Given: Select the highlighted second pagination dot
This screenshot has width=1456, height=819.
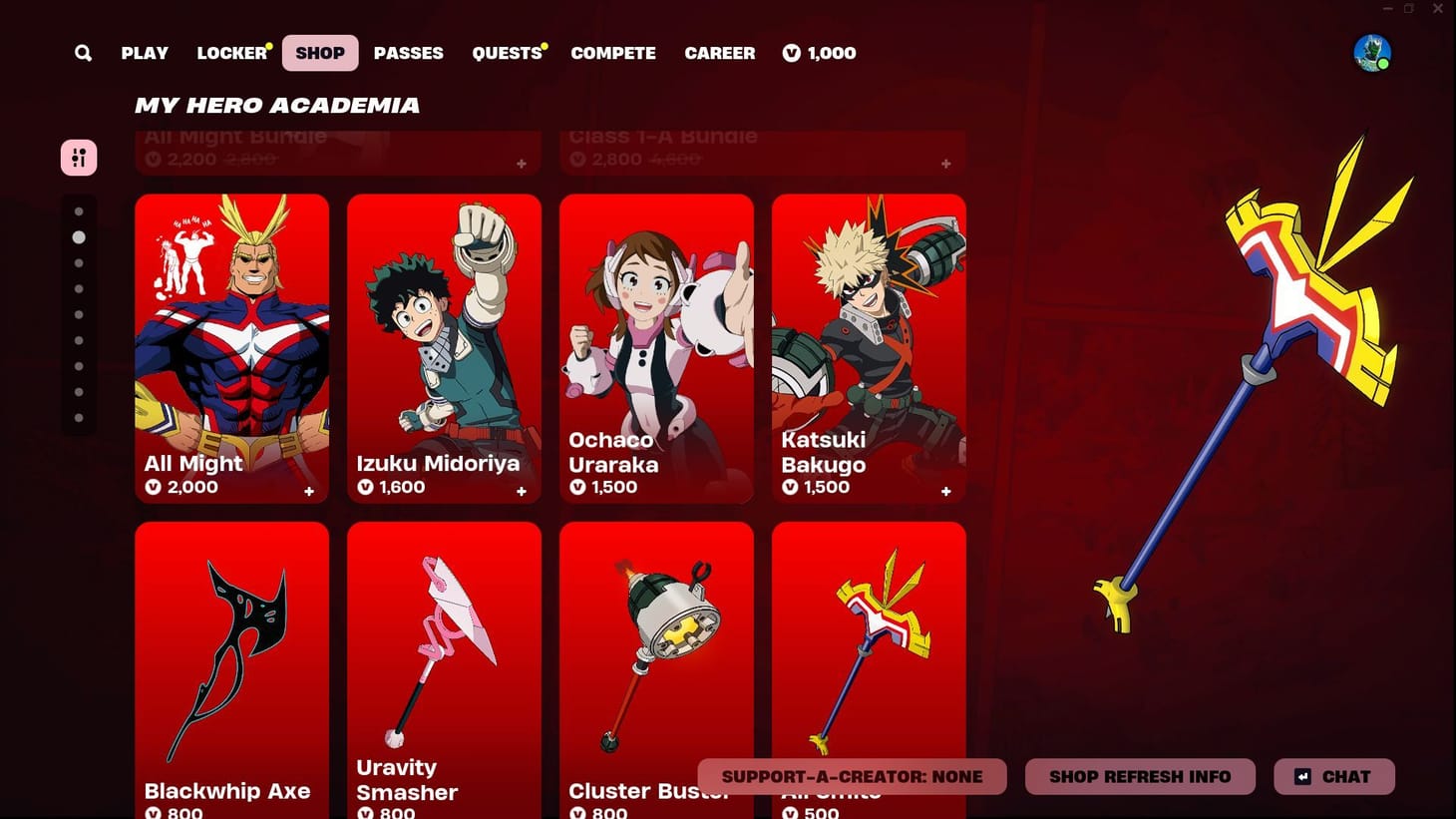Looking at the screenshot, I should tap(80, 237).
